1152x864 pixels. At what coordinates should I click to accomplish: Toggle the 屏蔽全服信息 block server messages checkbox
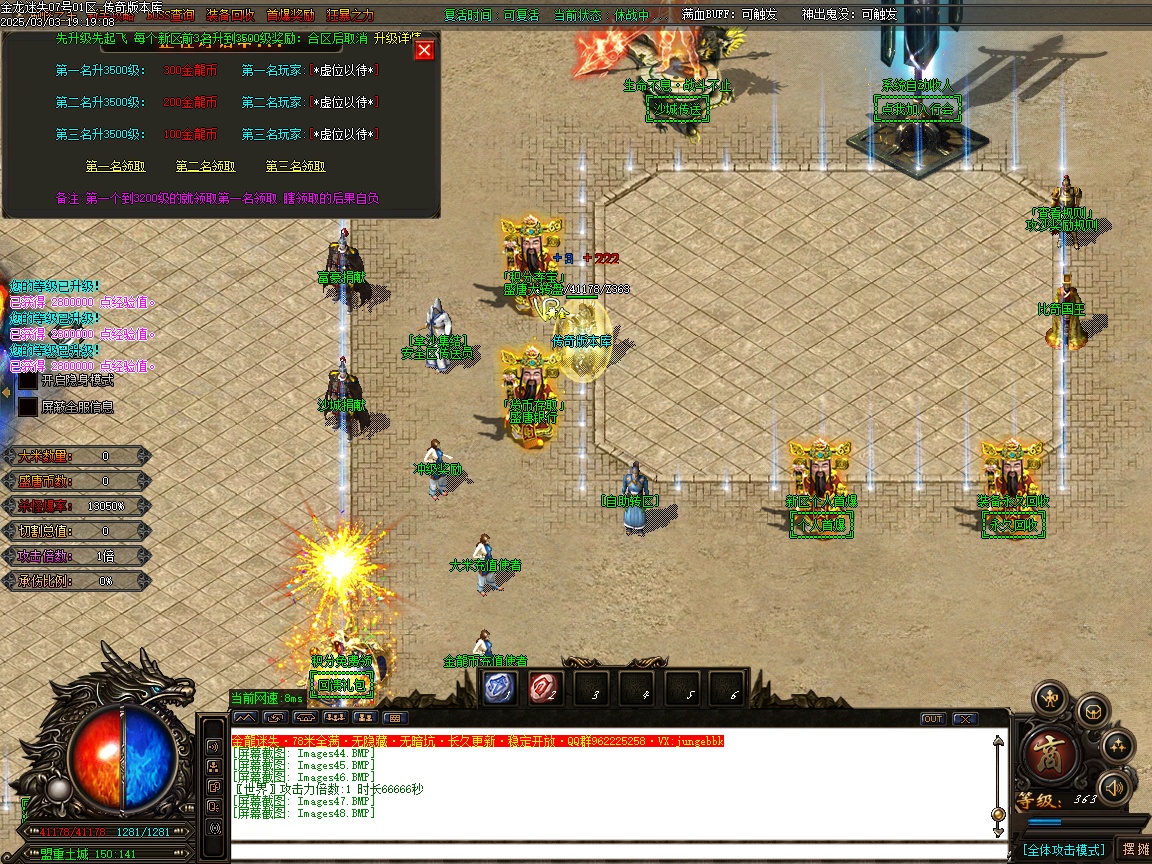click(x=28, y=407)
